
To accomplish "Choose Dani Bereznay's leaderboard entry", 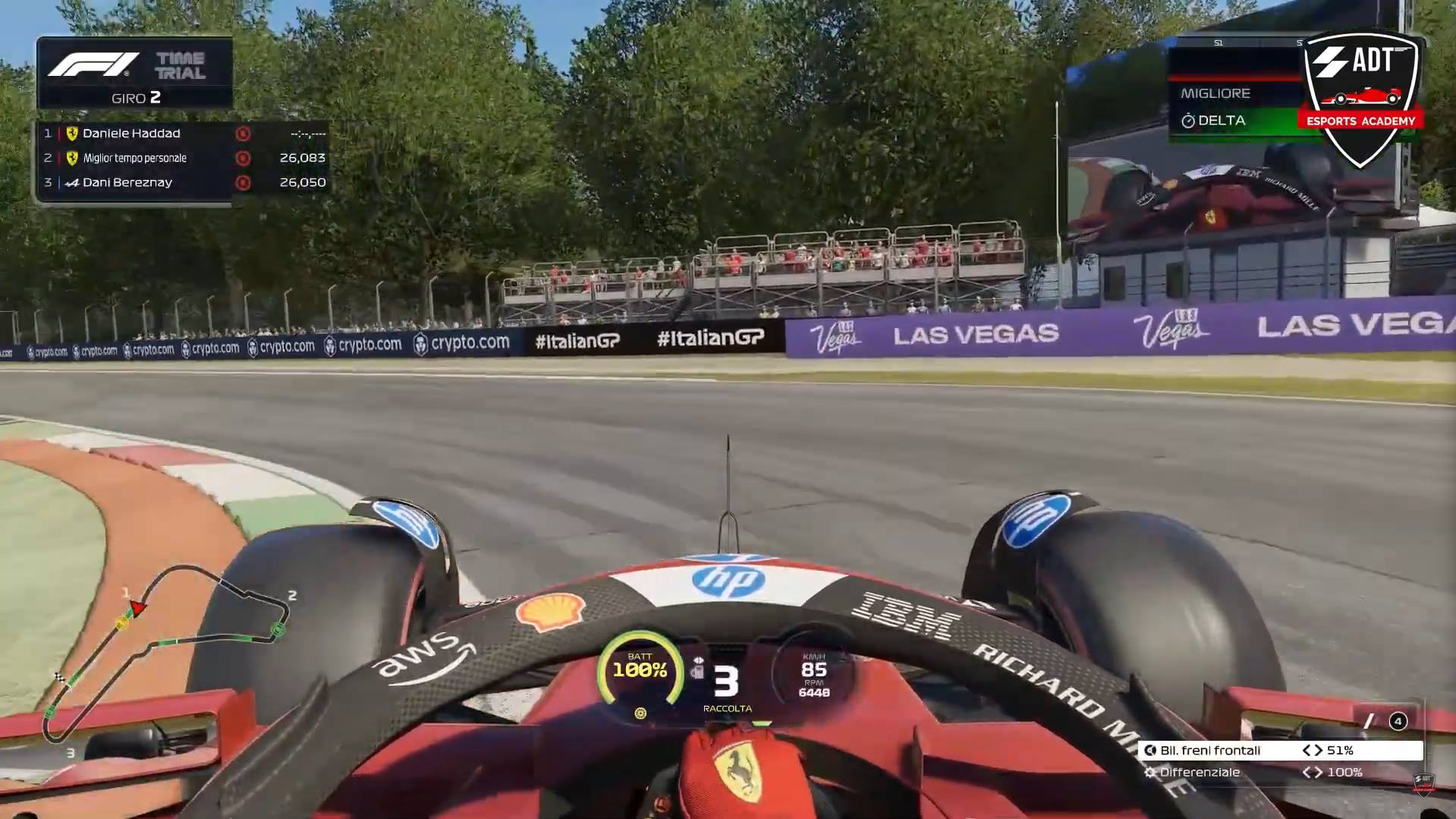I will tap(182, 182).
